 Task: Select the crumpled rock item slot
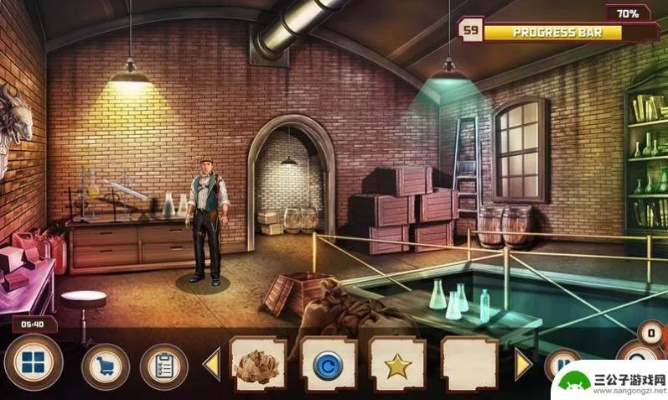click(258, 365)
